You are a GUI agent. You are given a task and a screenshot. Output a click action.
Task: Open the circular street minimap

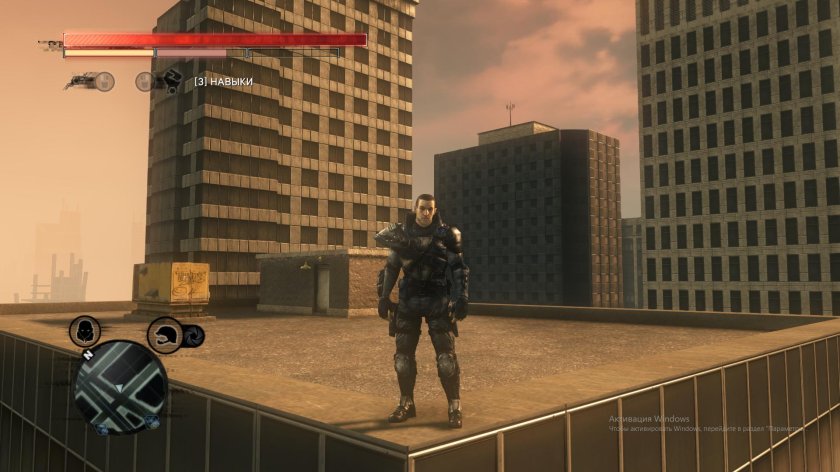[120, 387]
